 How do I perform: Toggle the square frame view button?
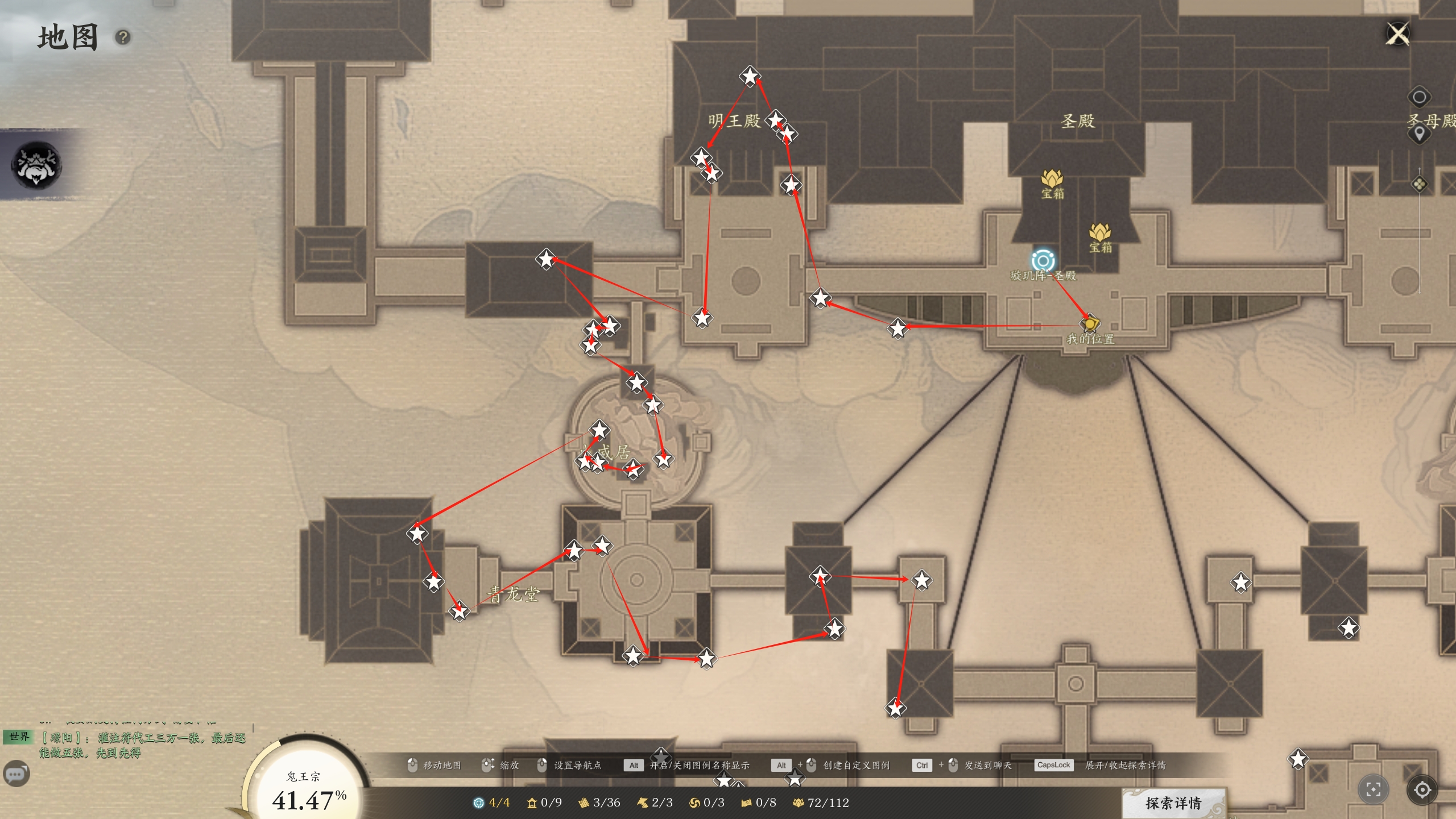pyautogui.click(x=1373, y=789)
